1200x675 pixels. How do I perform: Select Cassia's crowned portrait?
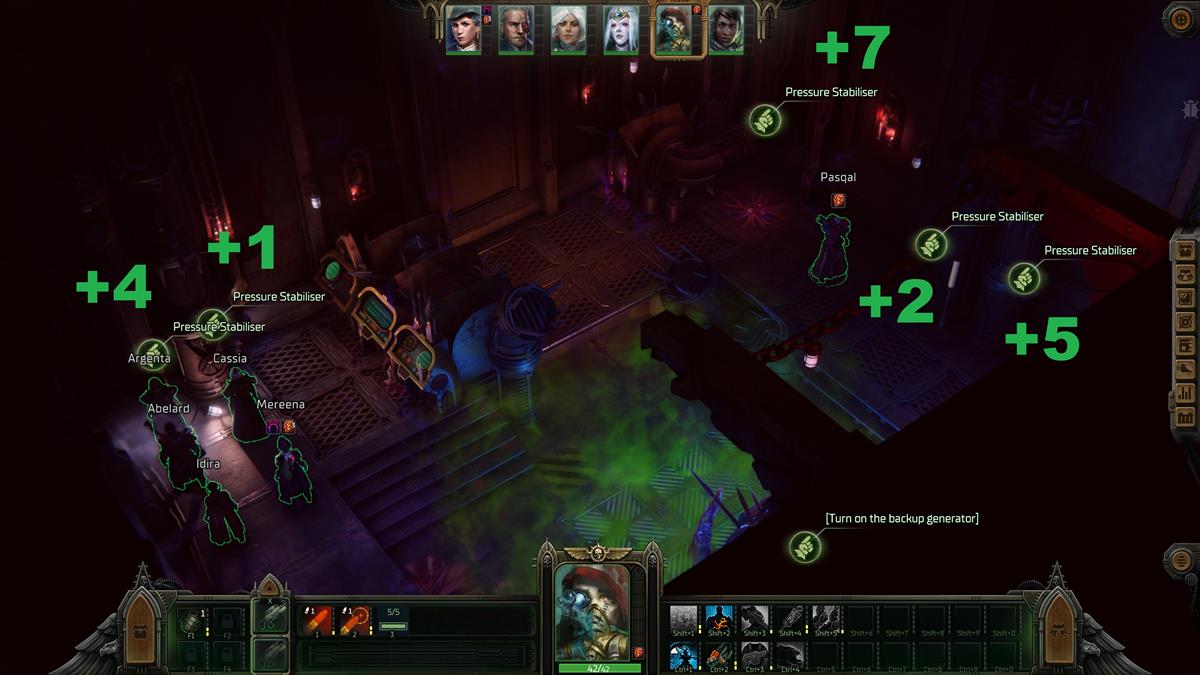click(x=620, y=30)
